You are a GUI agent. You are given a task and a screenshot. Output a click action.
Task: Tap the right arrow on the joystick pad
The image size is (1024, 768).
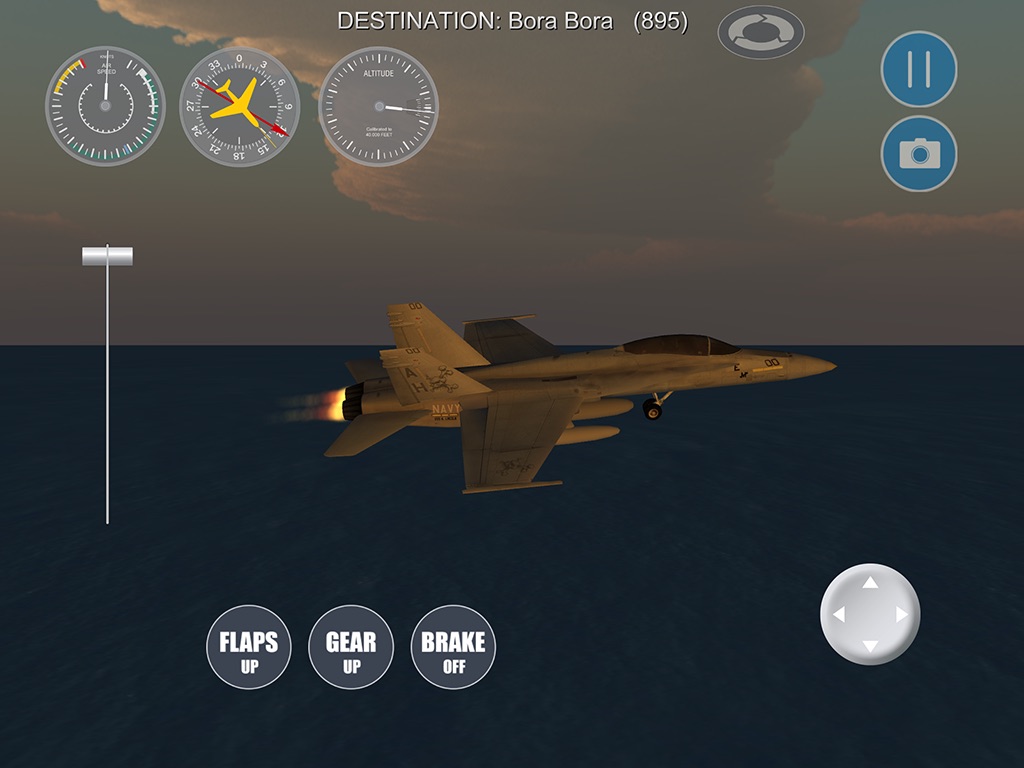(x=902, y=615)
